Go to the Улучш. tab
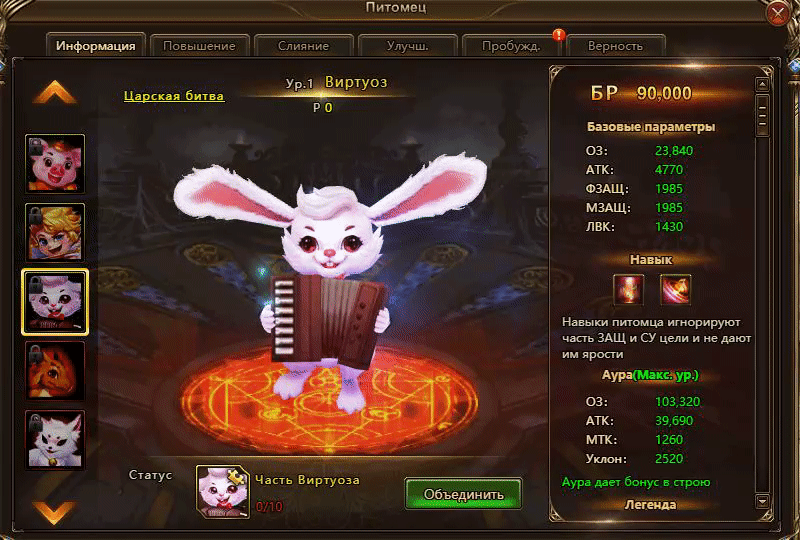The height and width of the screenshot is (540, 800). click(x=408, y=46)
